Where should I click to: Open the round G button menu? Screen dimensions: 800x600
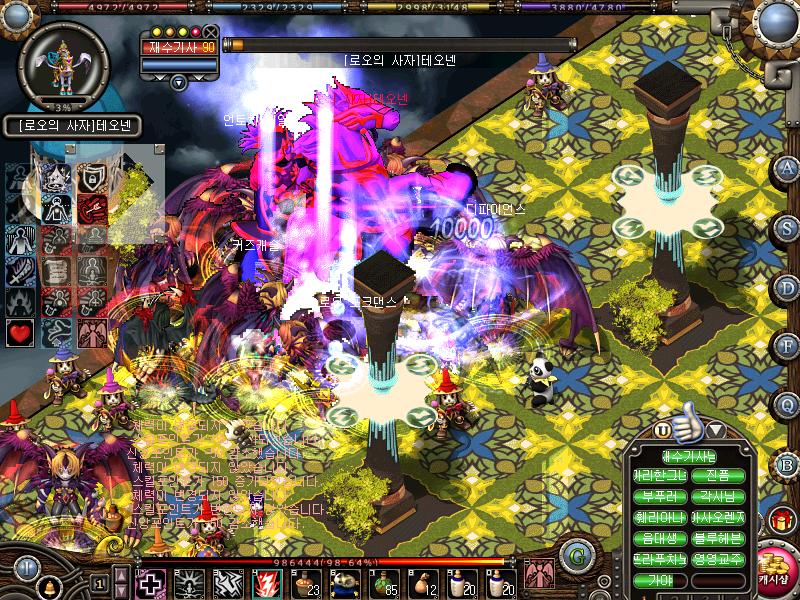coord(574,555)
